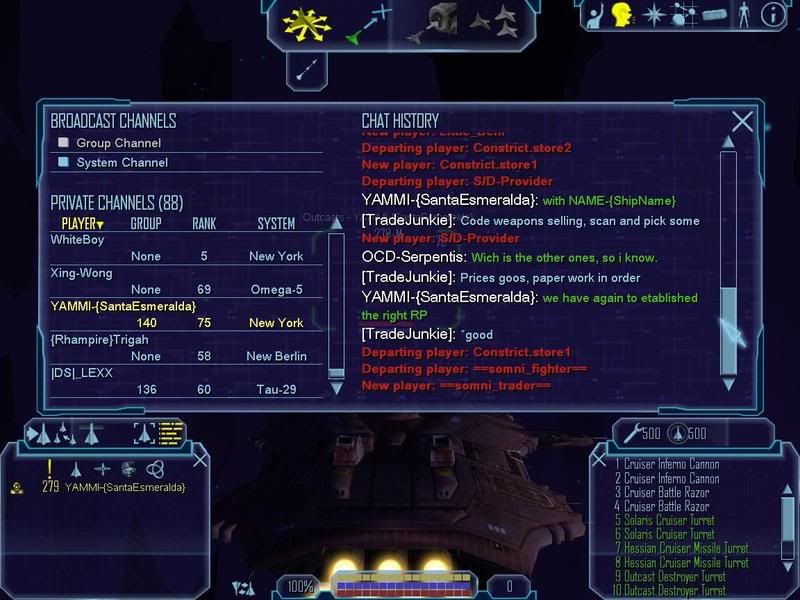
Task: Close the target contact list panel
Action: pos(200,459)
